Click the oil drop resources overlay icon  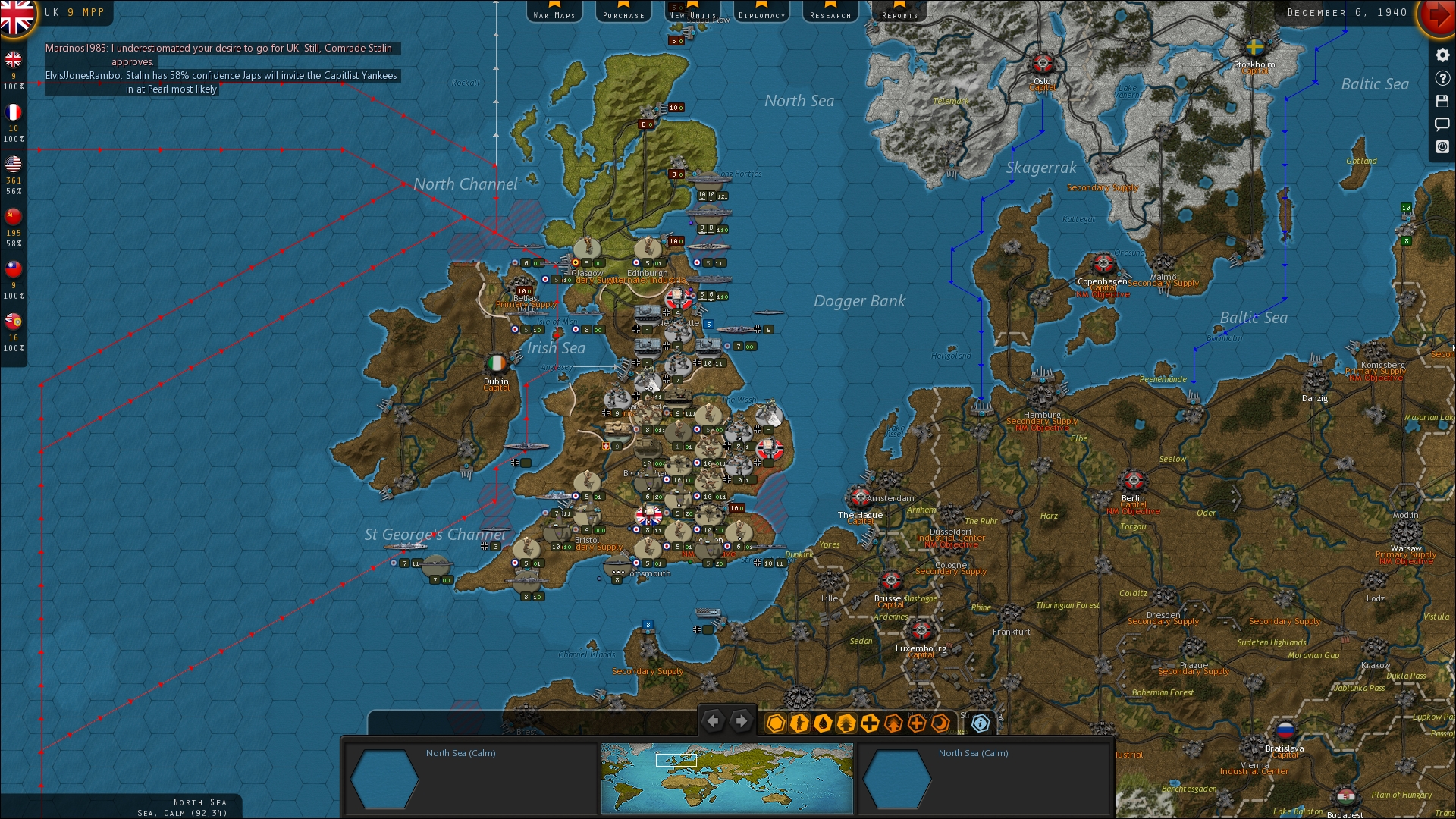[824, 723]
